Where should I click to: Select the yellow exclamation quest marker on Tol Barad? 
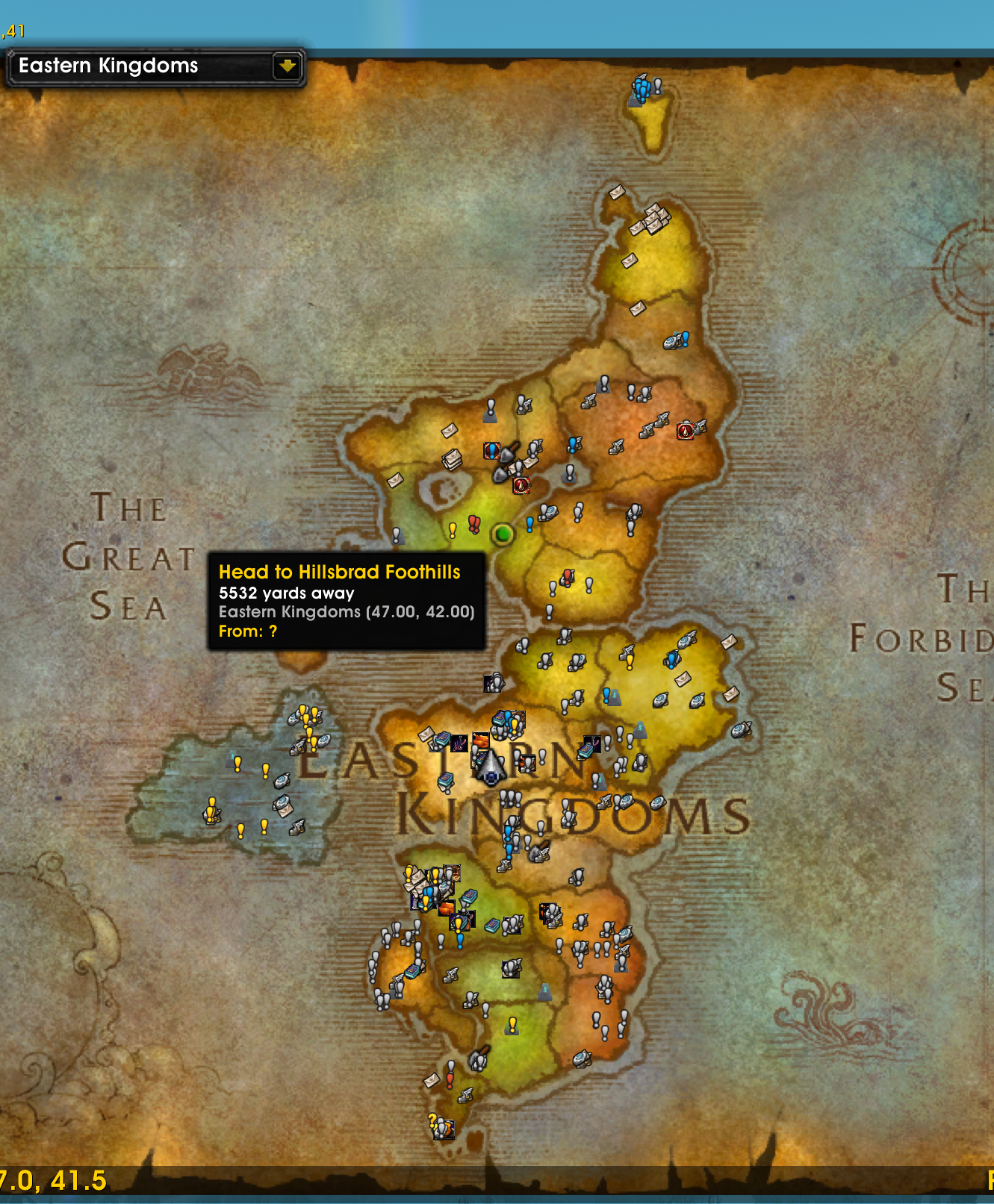[239, 765]
